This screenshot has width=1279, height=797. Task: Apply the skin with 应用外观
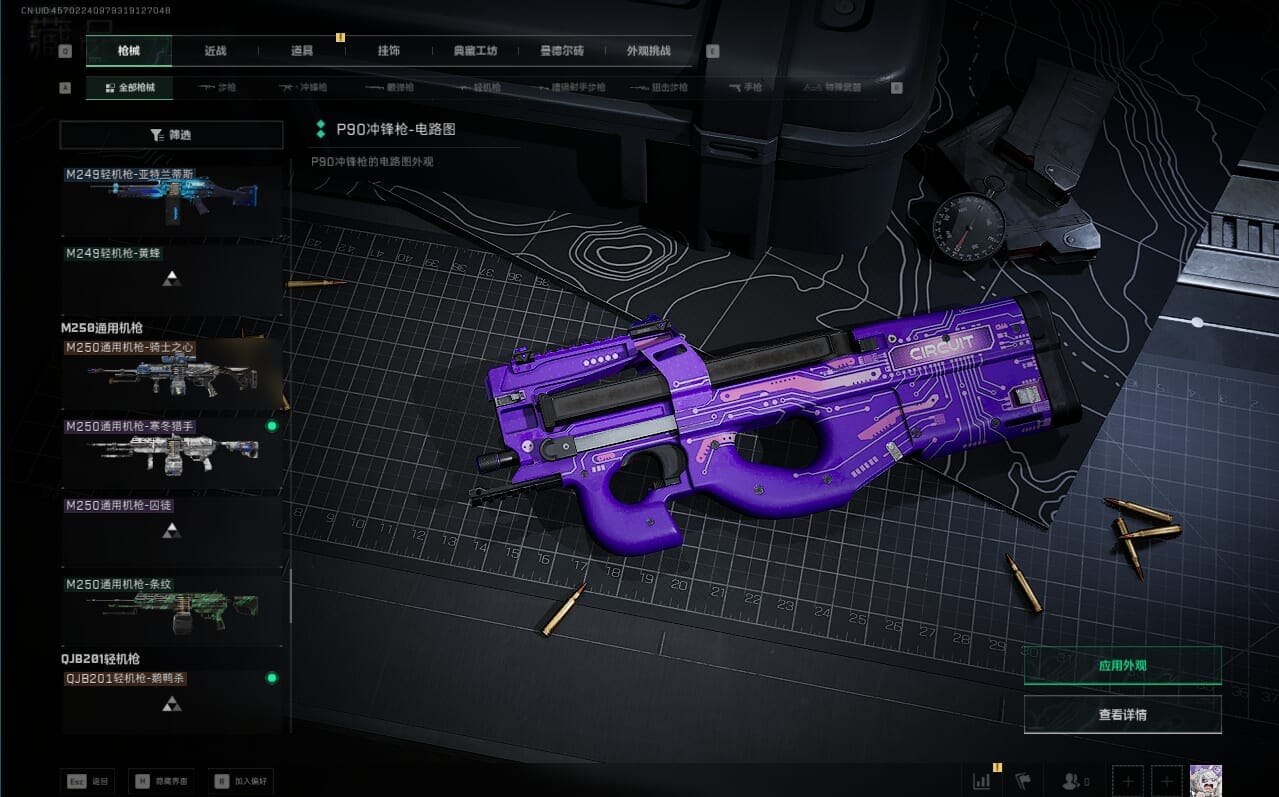pos(1122,665)
